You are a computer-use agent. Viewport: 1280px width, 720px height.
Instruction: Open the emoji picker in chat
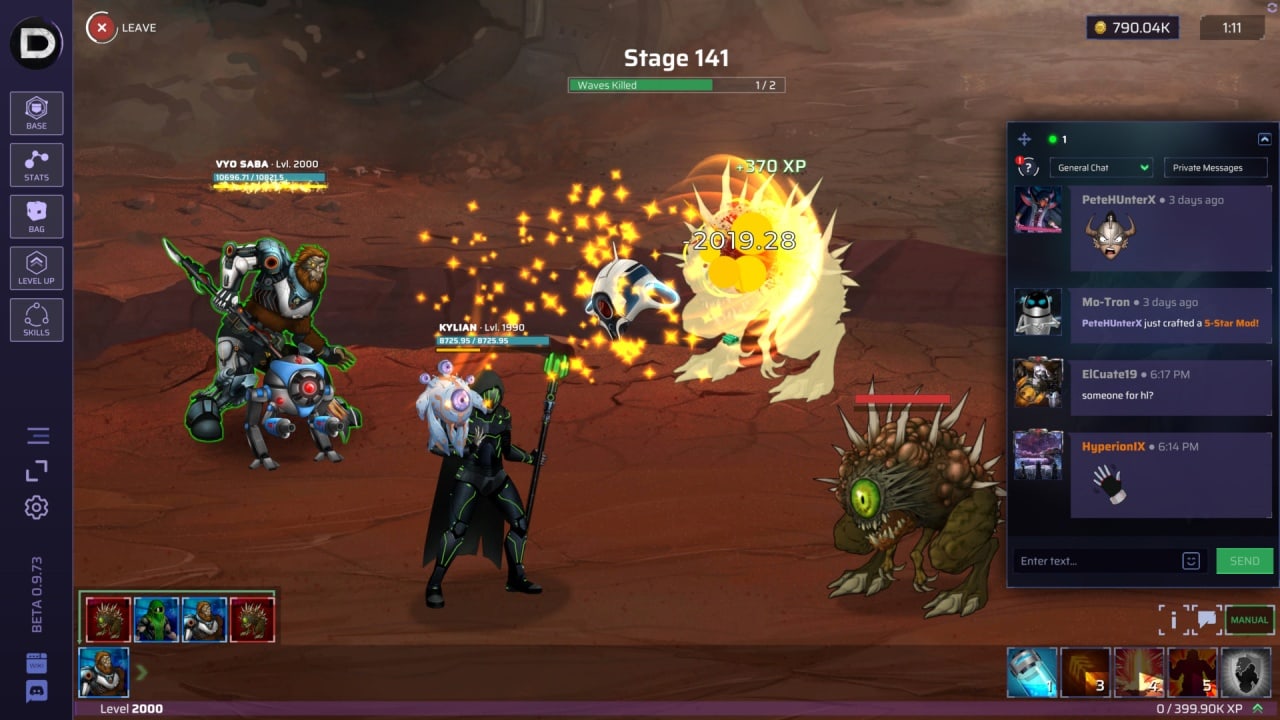pos(1190,561)
